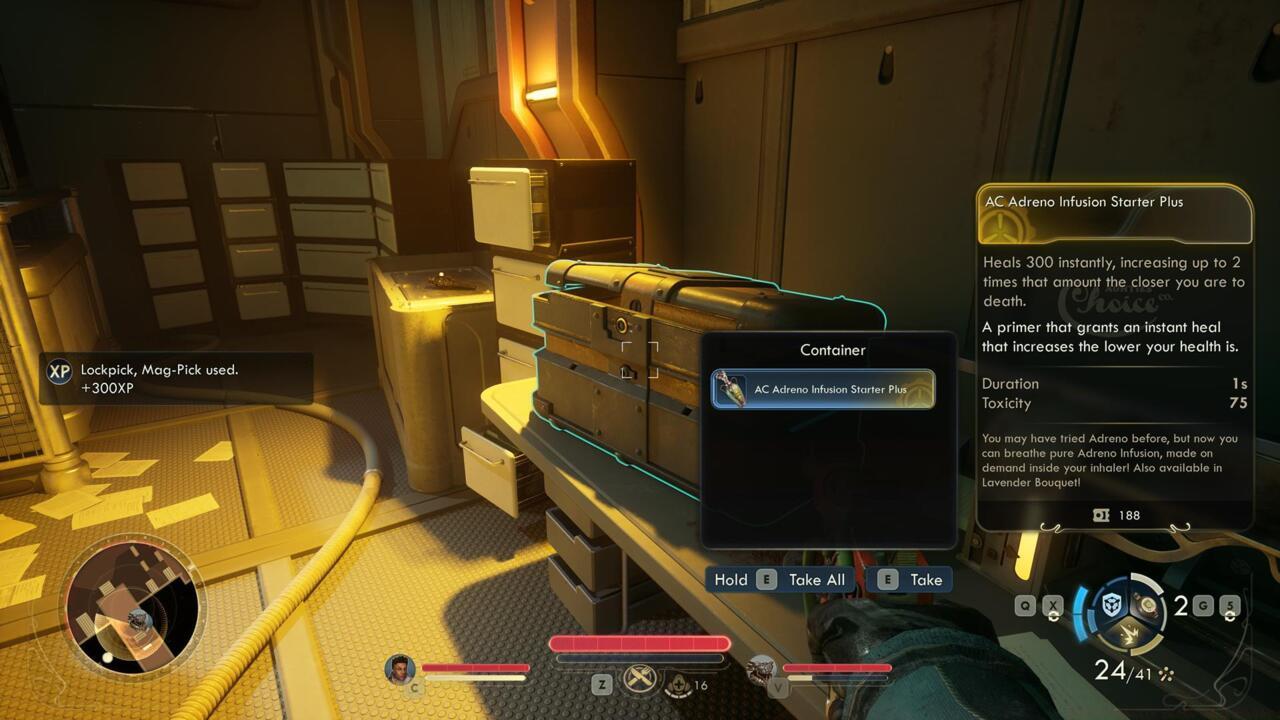Open the circular minimap
Screen dimensions: 1280x720
coord(133,608)
